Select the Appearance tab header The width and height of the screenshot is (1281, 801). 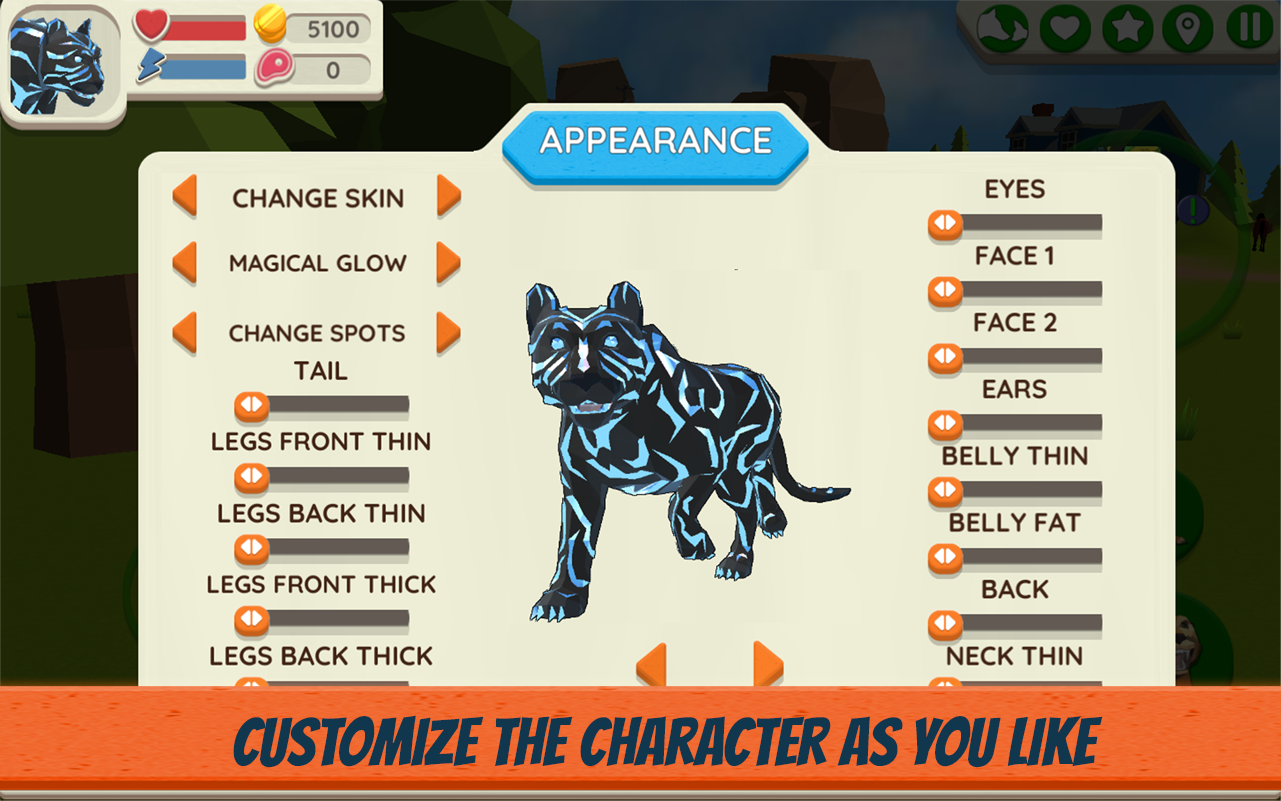(655, 140)
